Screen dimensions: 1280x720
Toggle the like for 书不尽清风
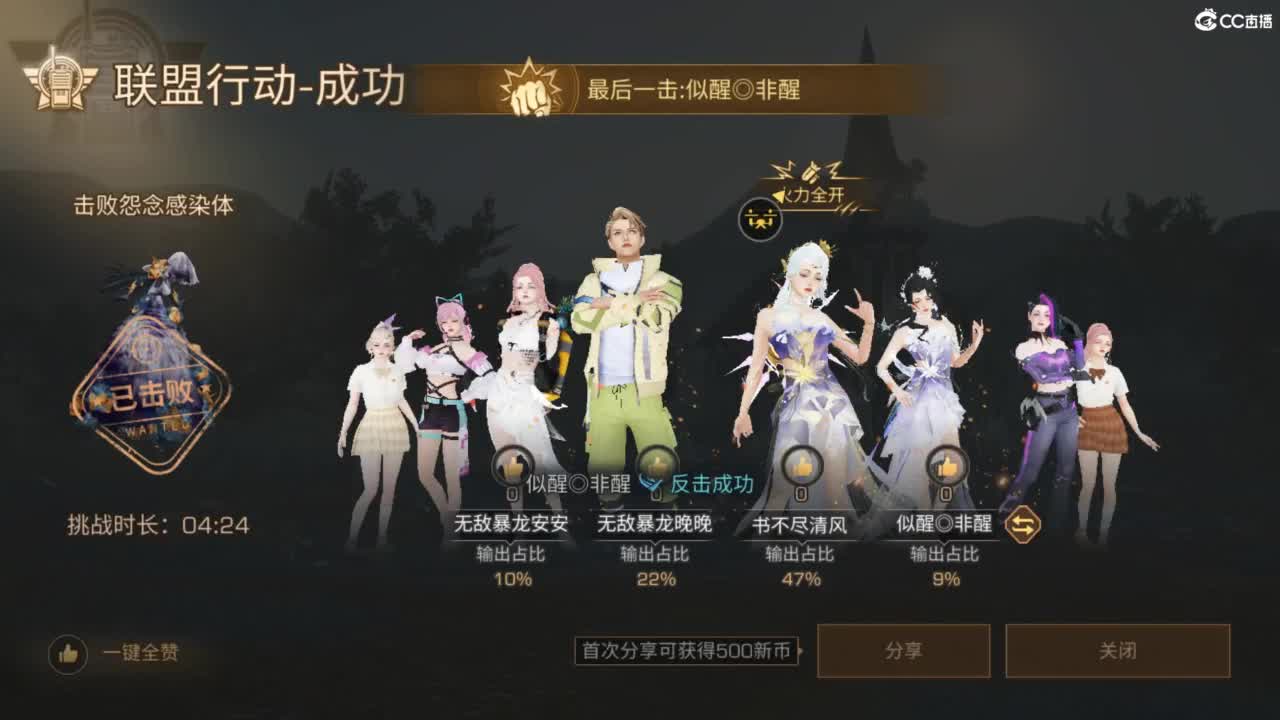coord(800,463)
